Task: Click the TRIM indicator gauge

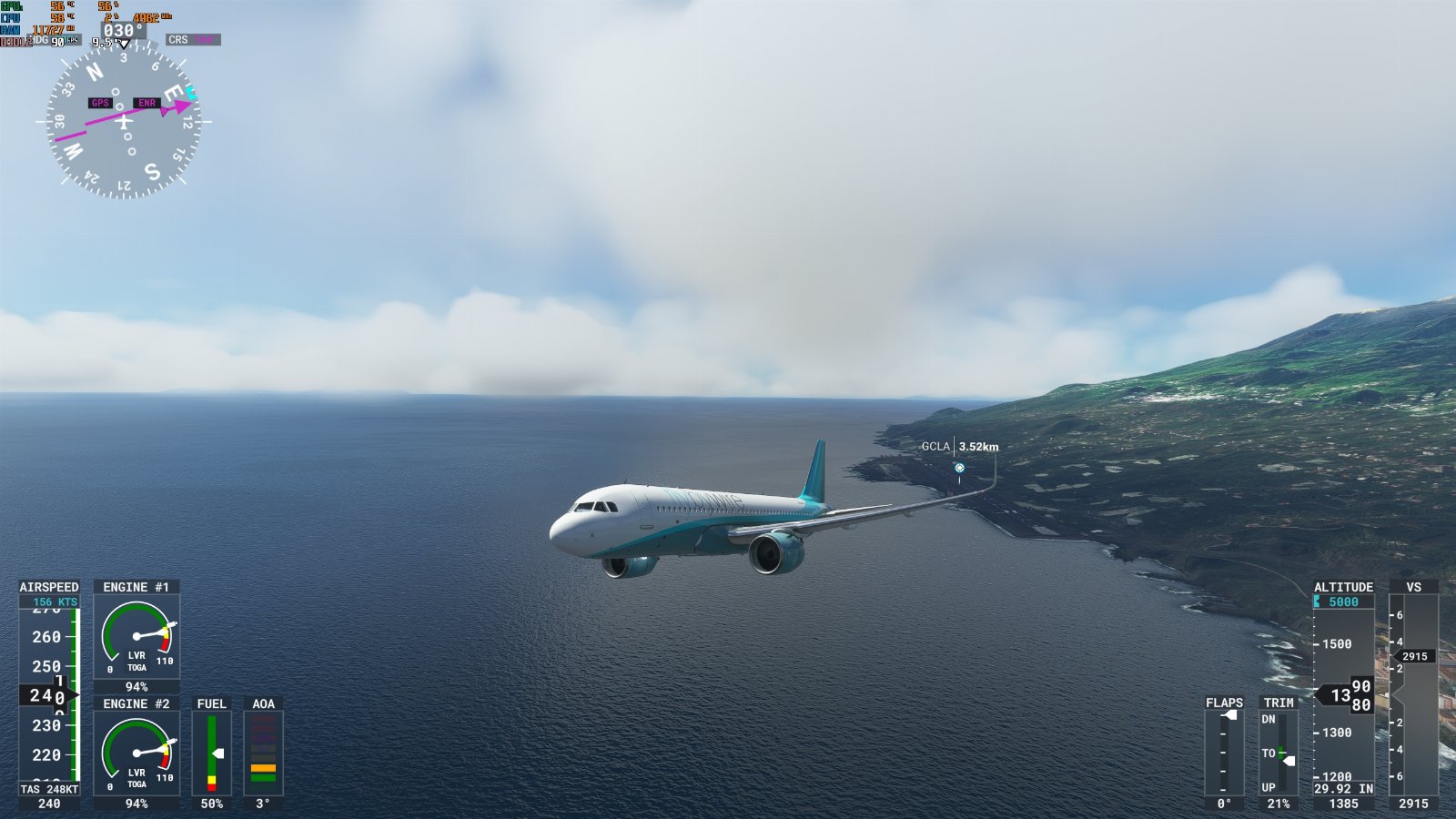Action: point(1279,753)
